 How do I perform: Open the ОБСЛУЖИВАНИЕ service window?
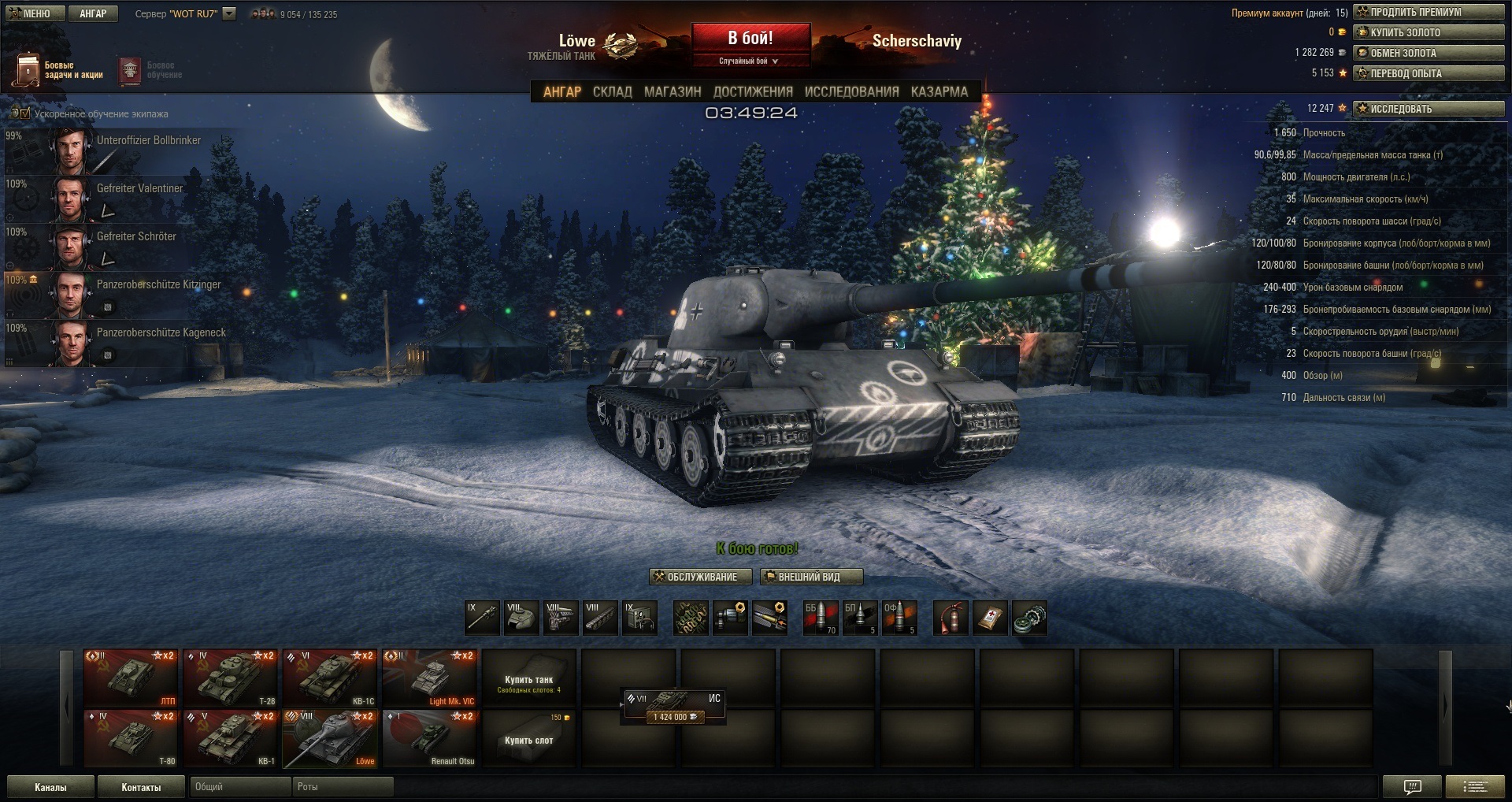[695, 577]
